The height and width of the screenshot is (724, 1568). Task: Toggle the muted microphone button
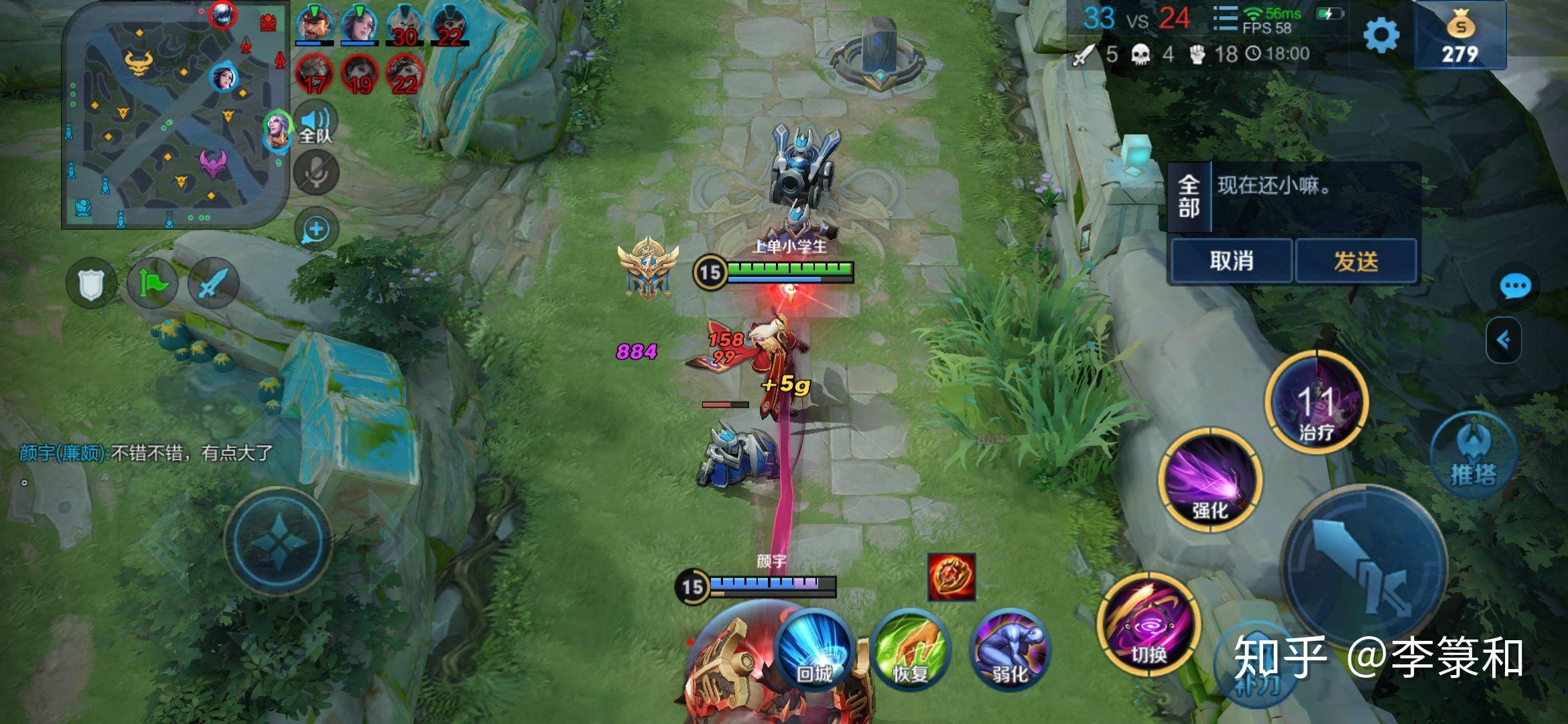point(316,173)
